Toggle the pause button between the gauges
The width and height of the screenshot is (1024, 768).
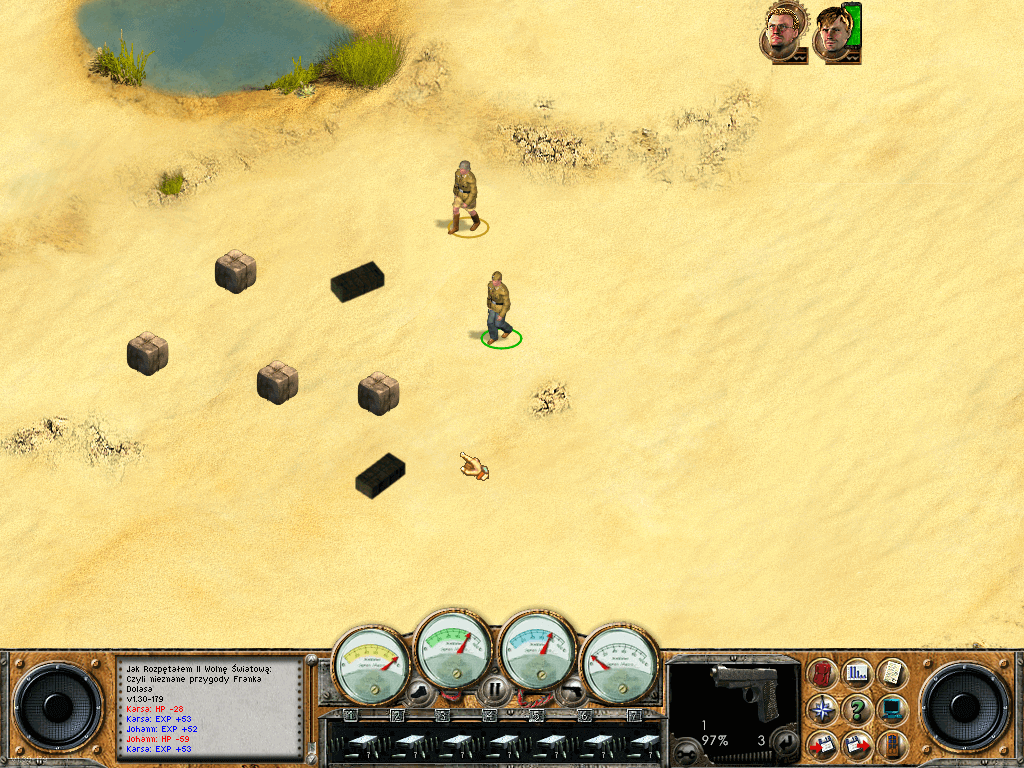coord(494,688)
